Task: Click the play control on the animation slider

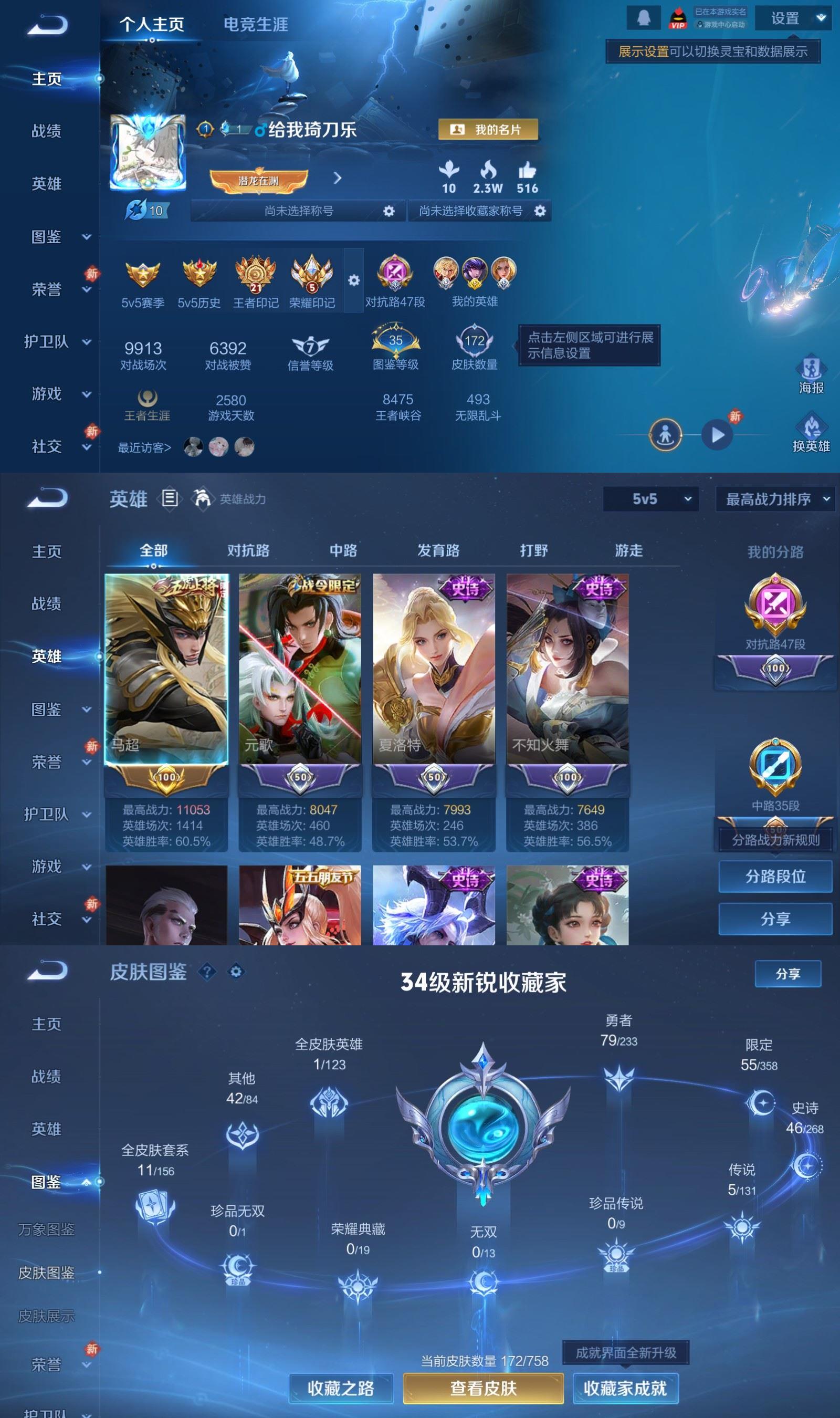Action: [x=718, y=435]
